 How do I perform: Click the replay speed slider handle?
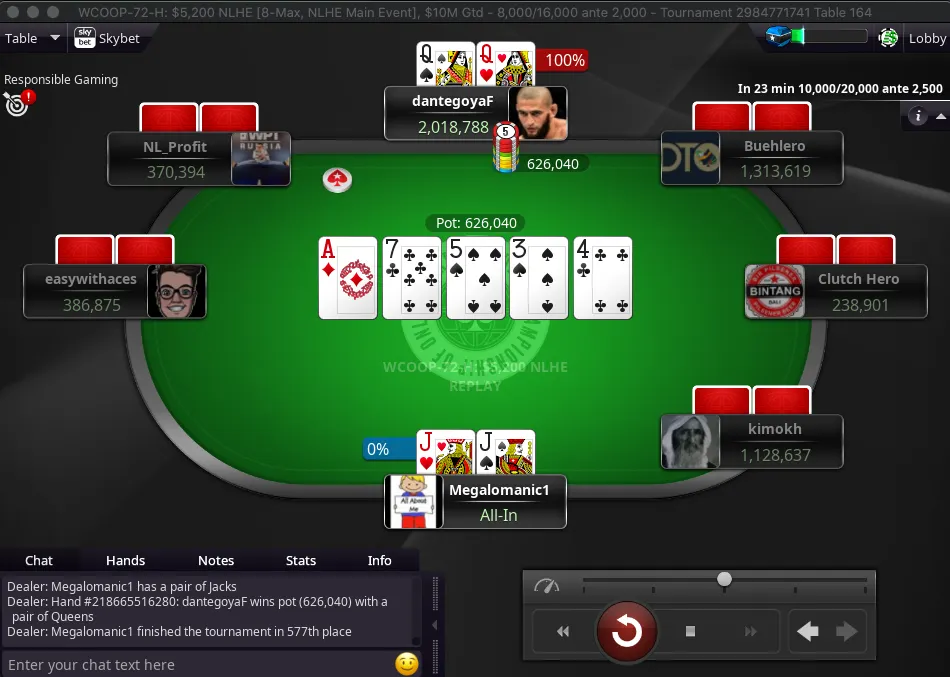click(x=724, y=579)
